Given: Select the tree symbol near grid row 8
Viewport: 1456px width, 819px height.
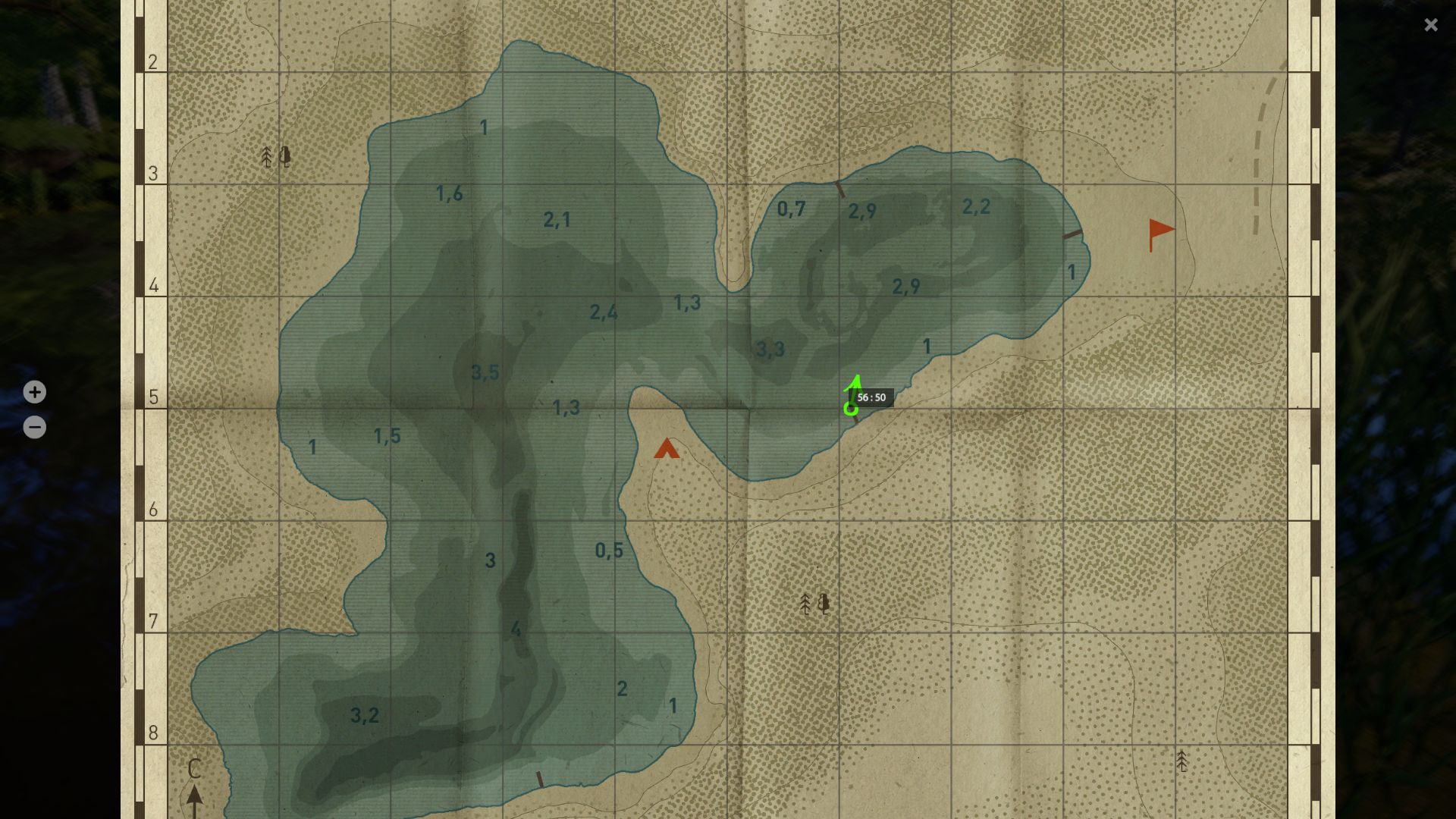Looking at the screenshot, I should click(x=1181, y=761).
